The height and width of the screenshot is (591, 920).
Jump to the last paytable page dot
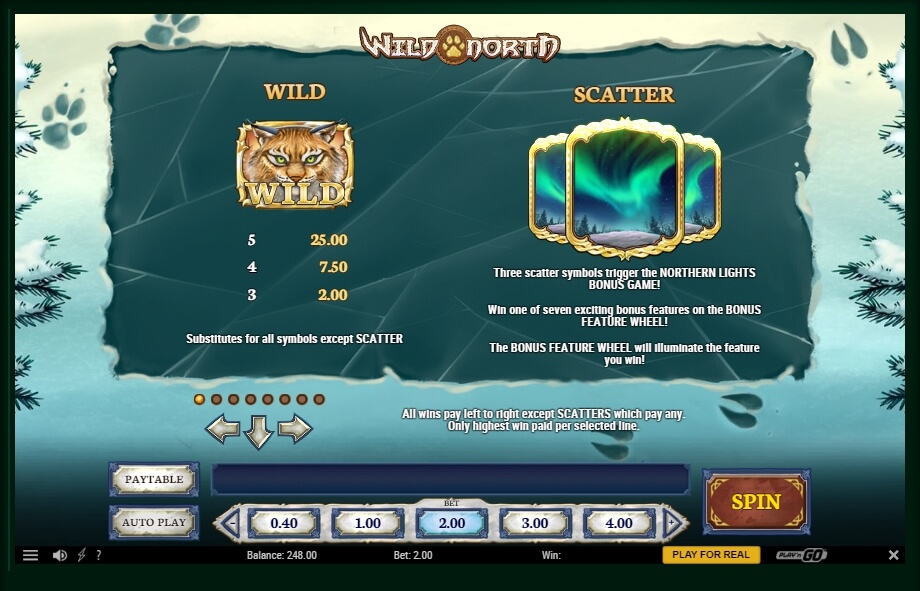pos(319,399)
